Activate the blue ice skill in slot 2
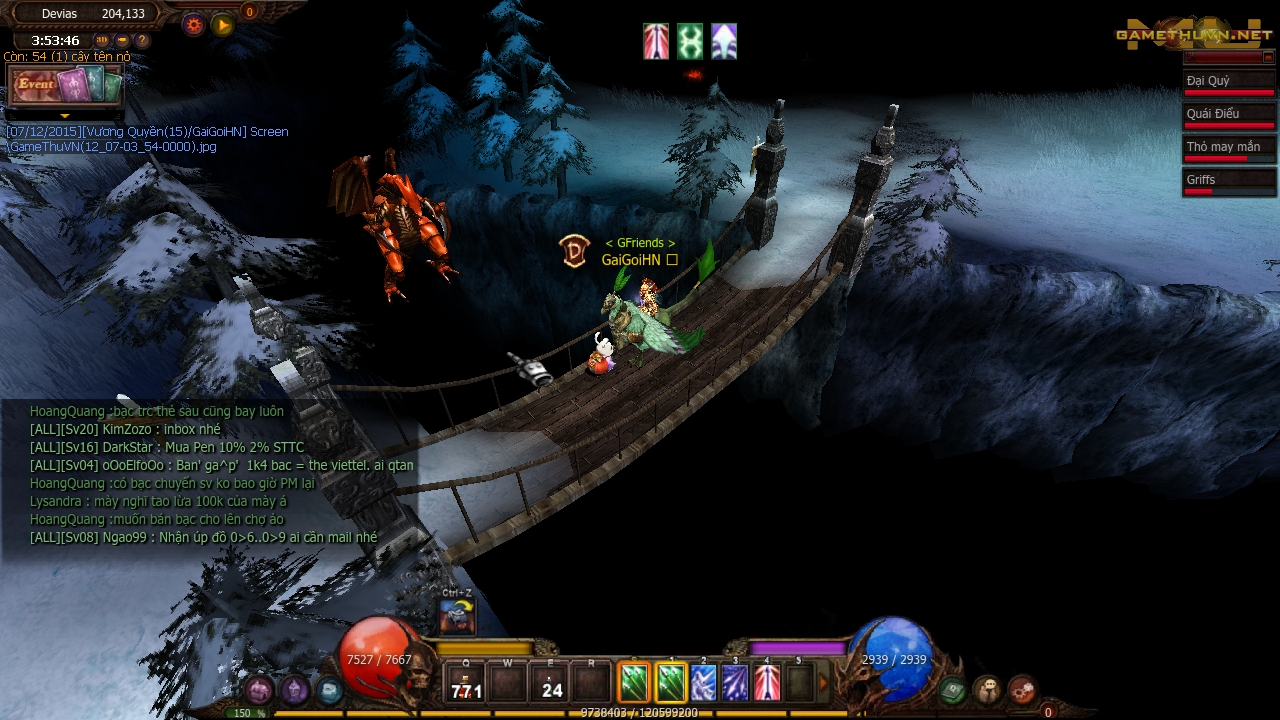The image size is (1280, 720). tap(703, 683)
